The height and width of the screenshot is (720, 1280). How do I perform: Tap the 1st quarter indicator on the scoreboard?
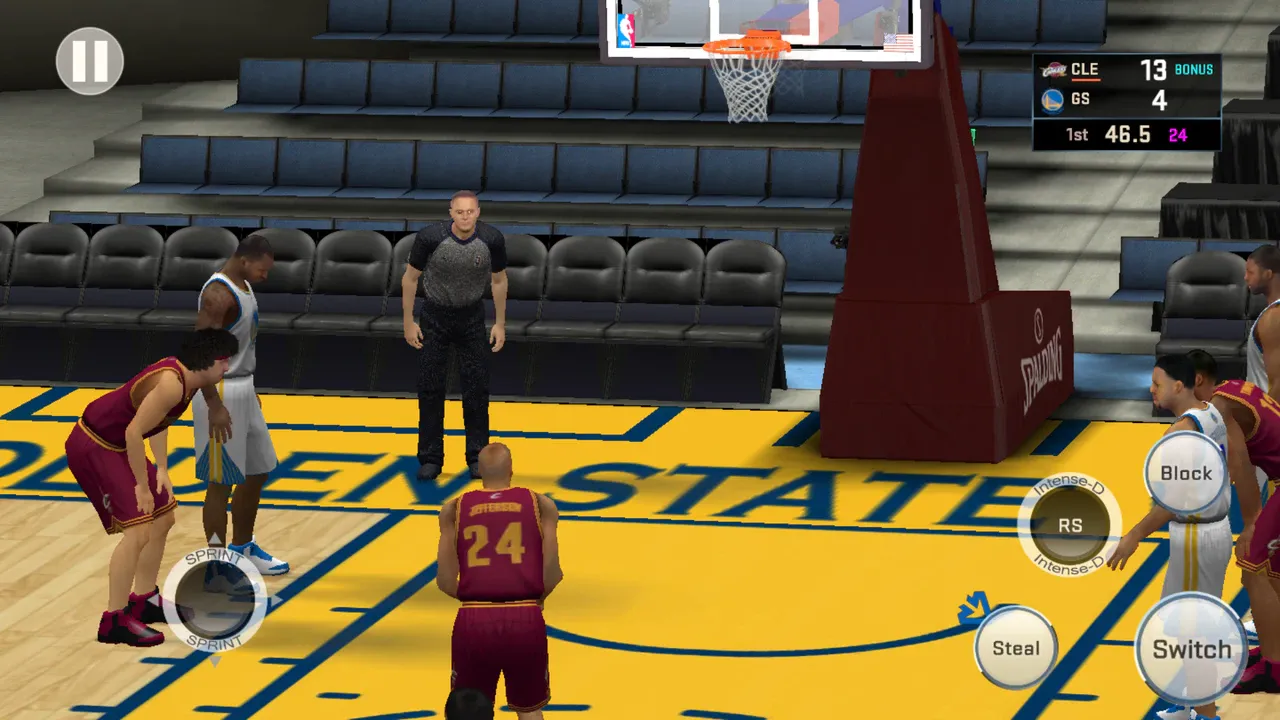(1075, 134)
